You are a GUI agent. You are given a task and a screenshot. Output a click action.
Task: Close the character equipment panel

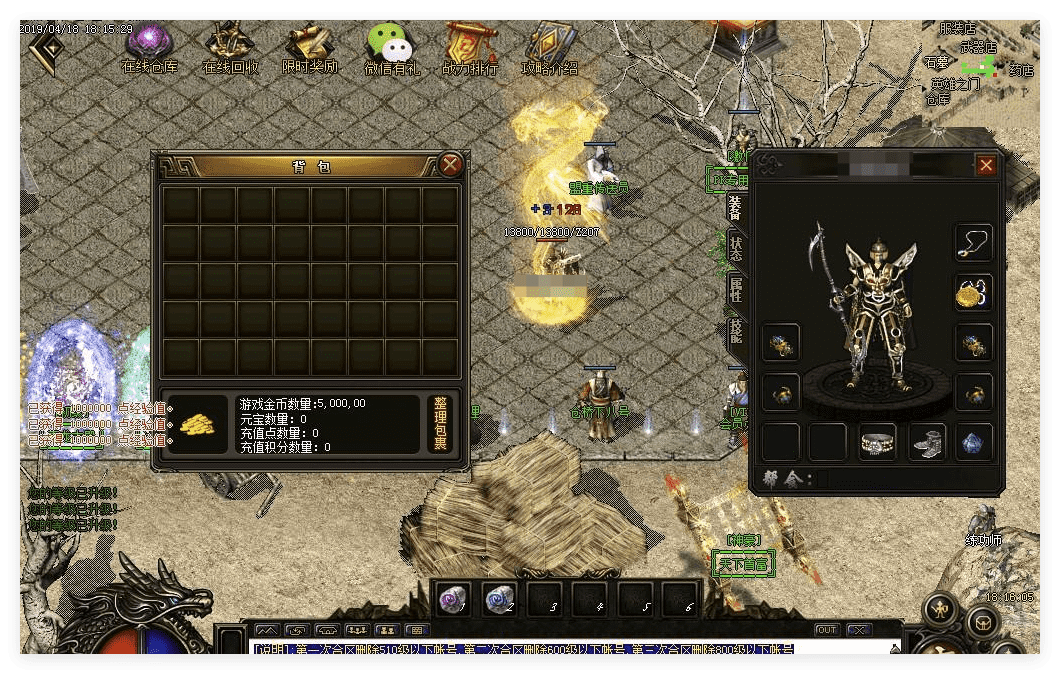click(x=986, y=165)
